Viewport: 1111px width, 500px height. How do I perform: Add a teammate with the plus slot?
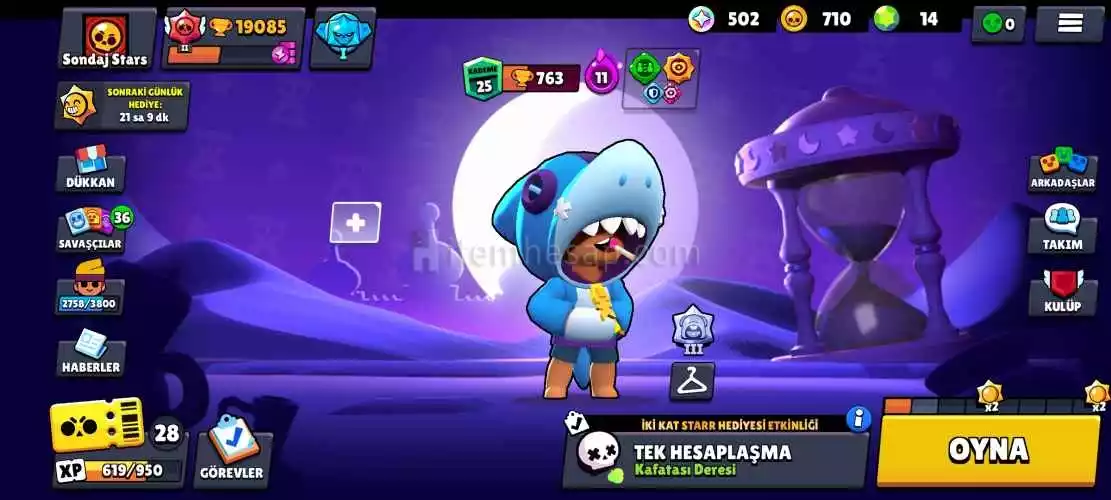pos(355,223)
